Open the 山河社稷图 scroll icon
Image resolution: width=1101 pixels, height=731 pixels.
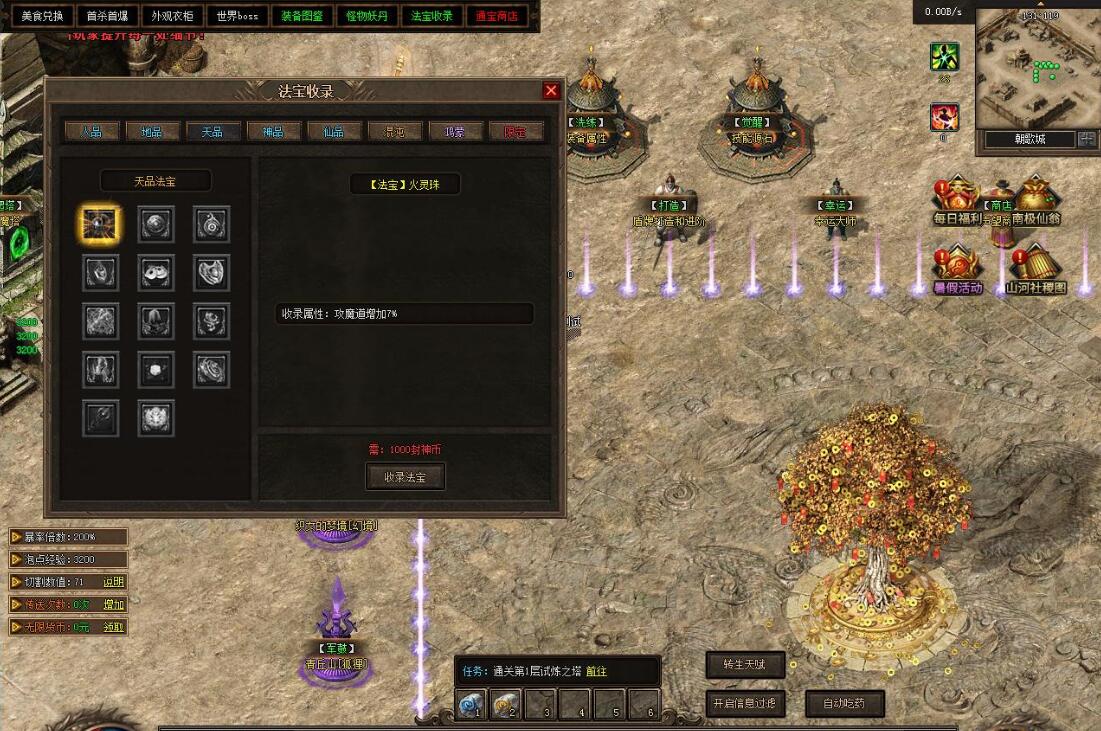click(1036, 270)
